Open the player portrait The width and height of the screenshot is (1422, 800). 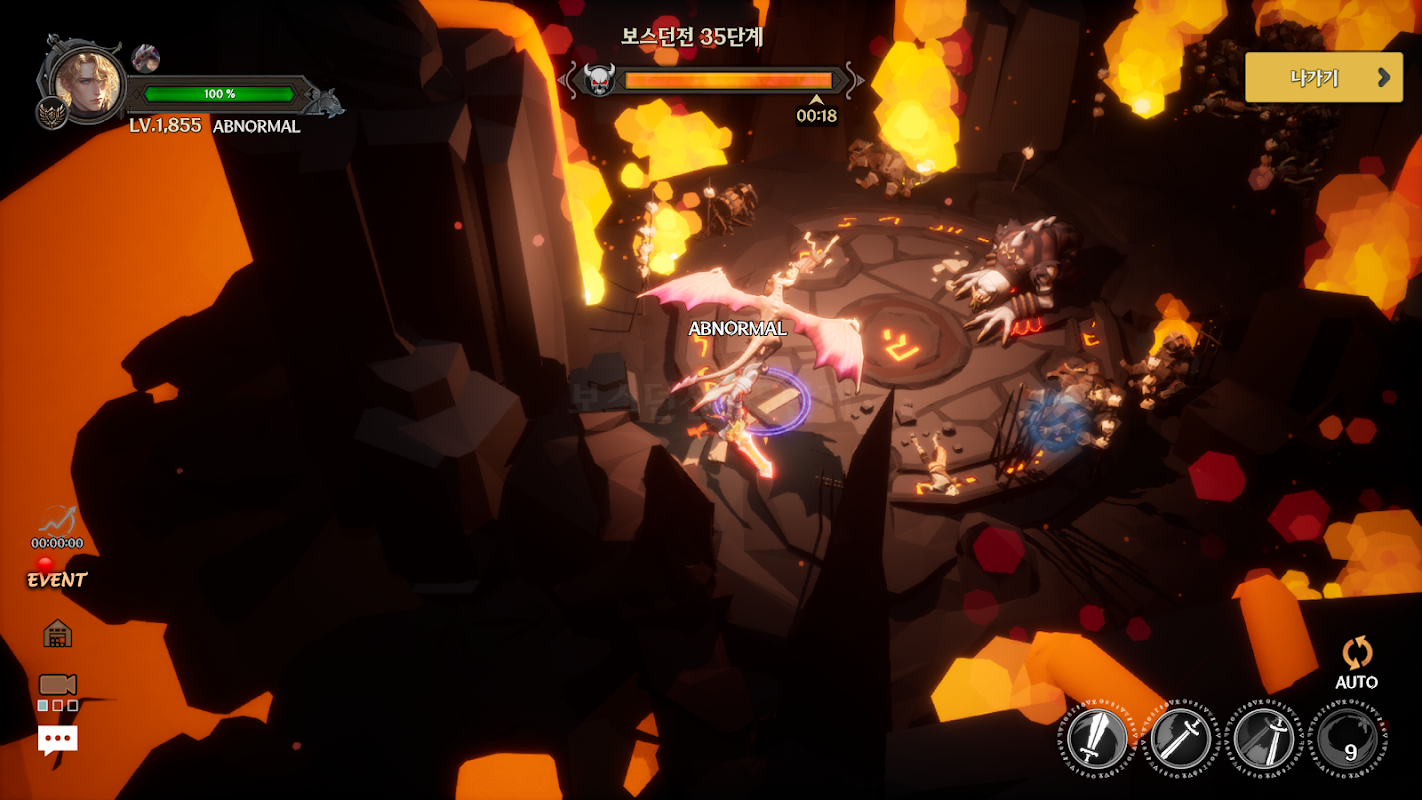pyautogui.click(x=88, y=82)
